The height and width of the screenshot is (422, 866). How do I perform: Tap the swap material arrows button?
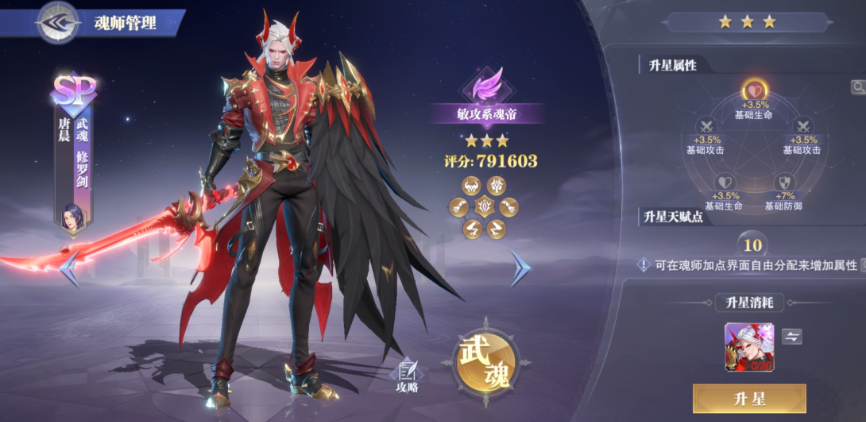(x=792, y=337)
